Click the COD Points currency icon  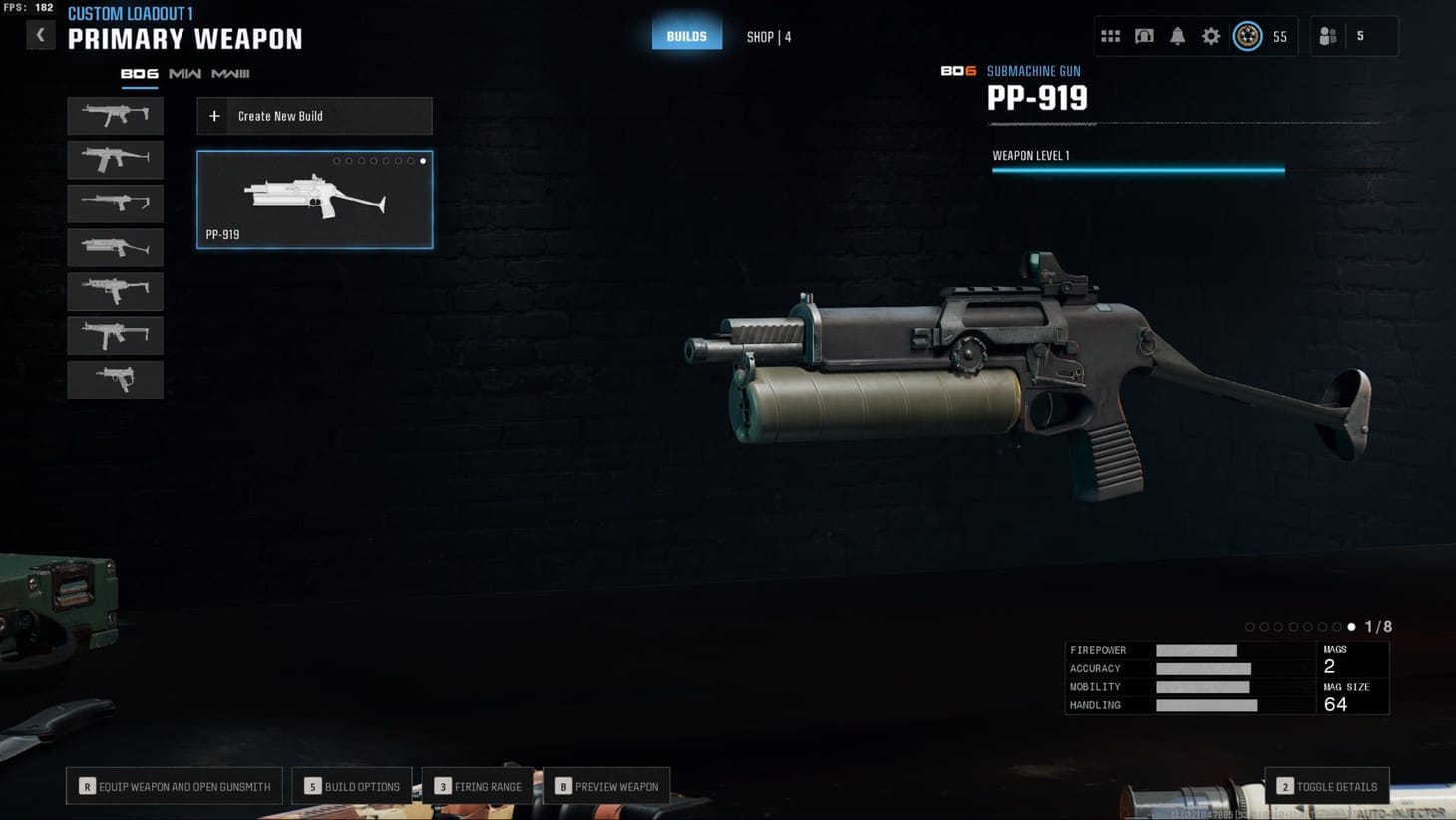[x=1248, y=36]
